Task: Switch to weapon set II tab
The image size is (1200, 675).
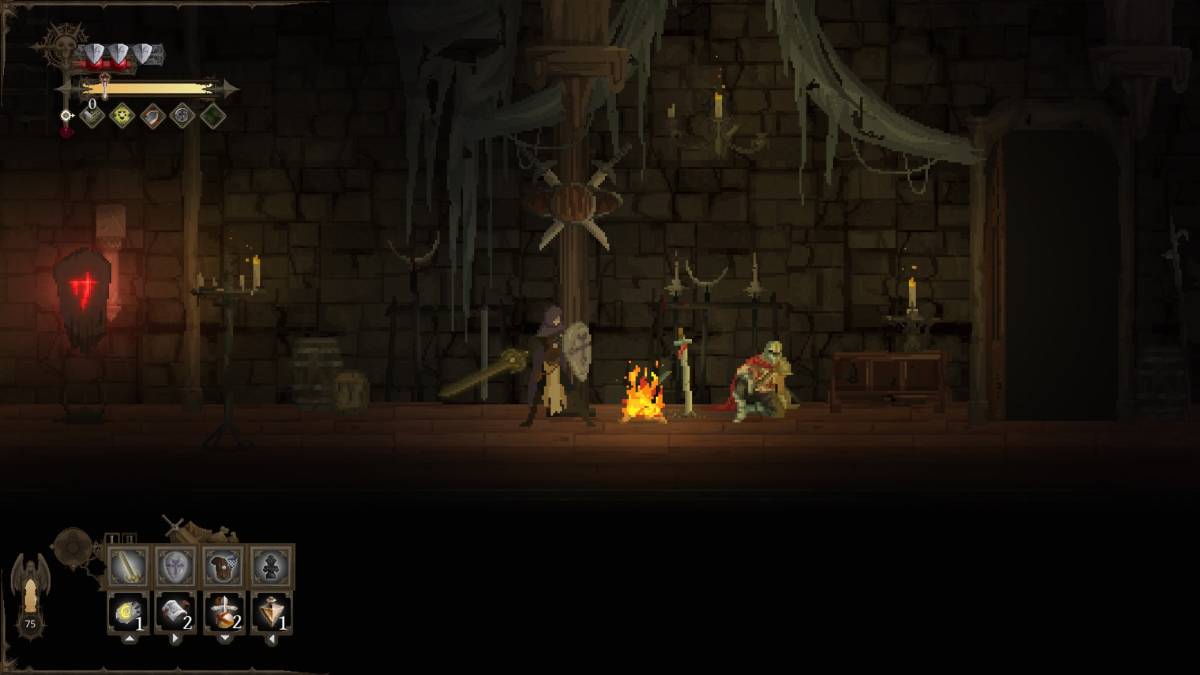Action: pyautogui.click(x=130, y=539)
